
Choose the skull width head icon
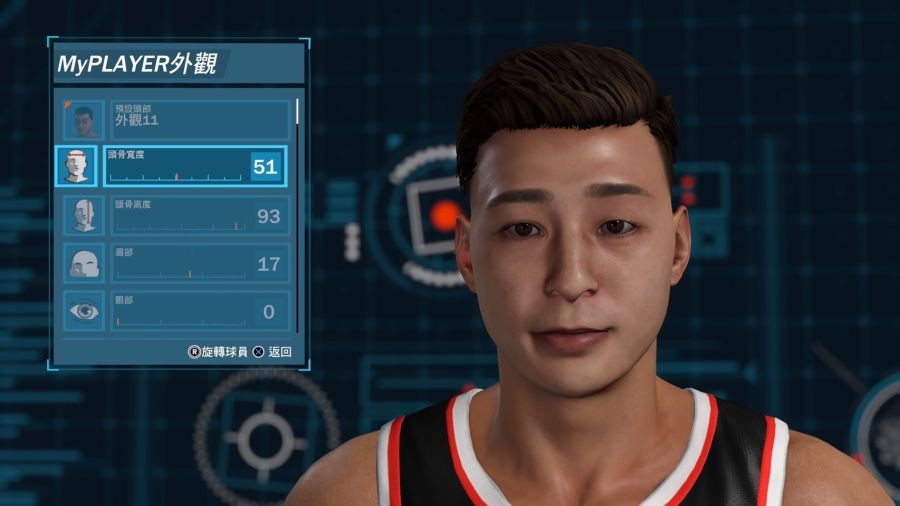(x=77, y=167)
